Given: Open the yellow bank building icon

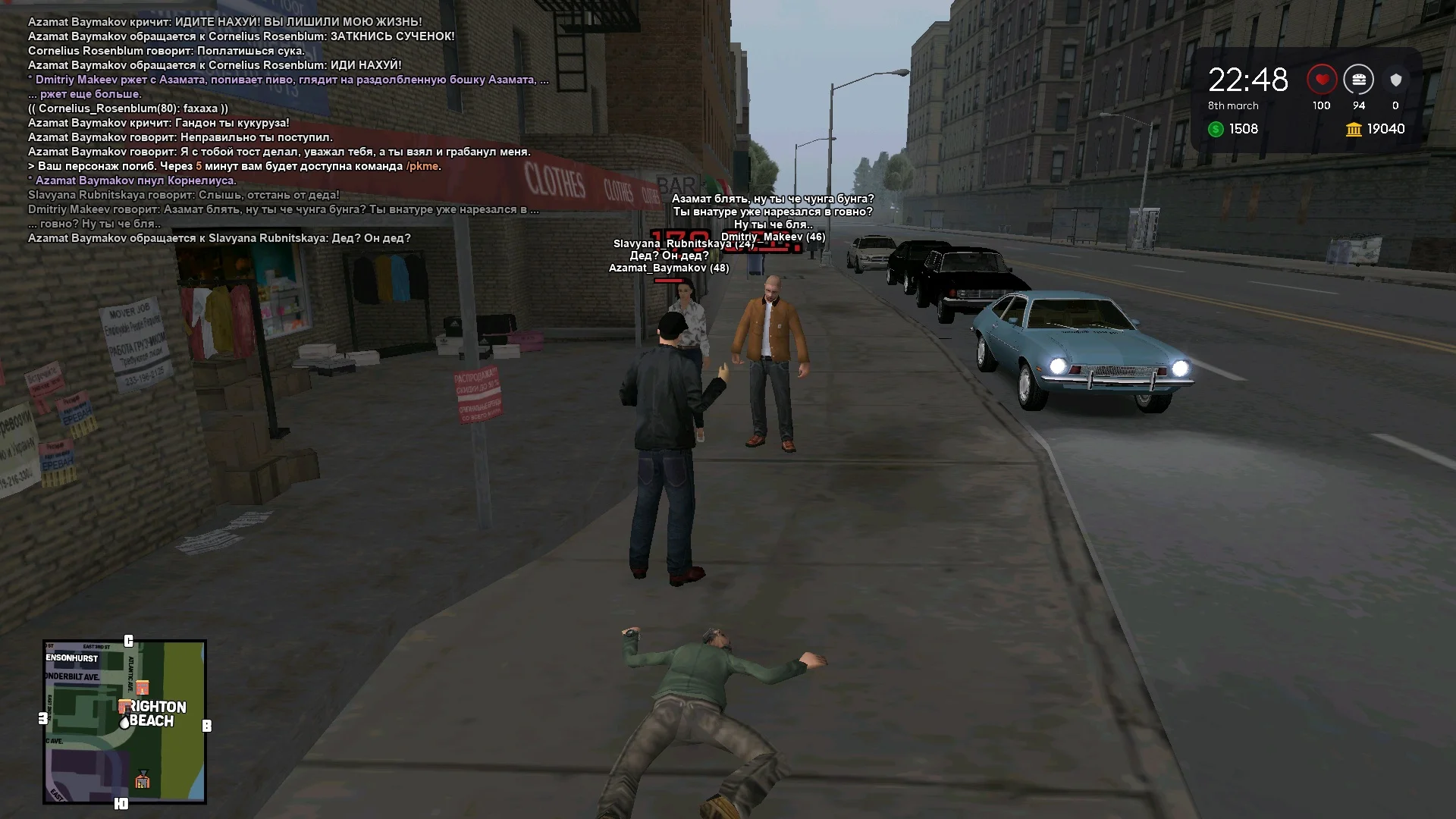Looking at the screenshot, I should (x=1354, y=130).
